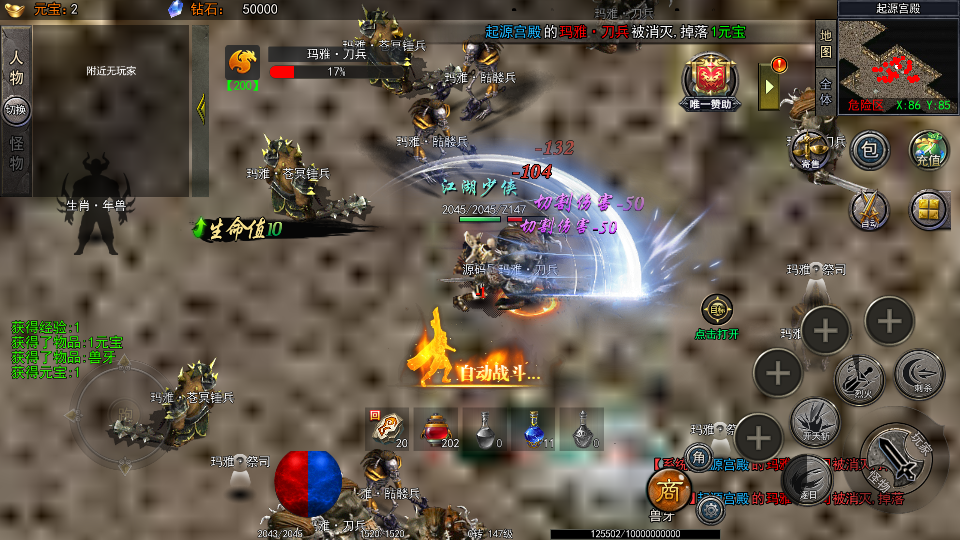Screen dimensions: 960x540
Task: Open the 起源宫殿 minimap
Action: click(897, 56)
